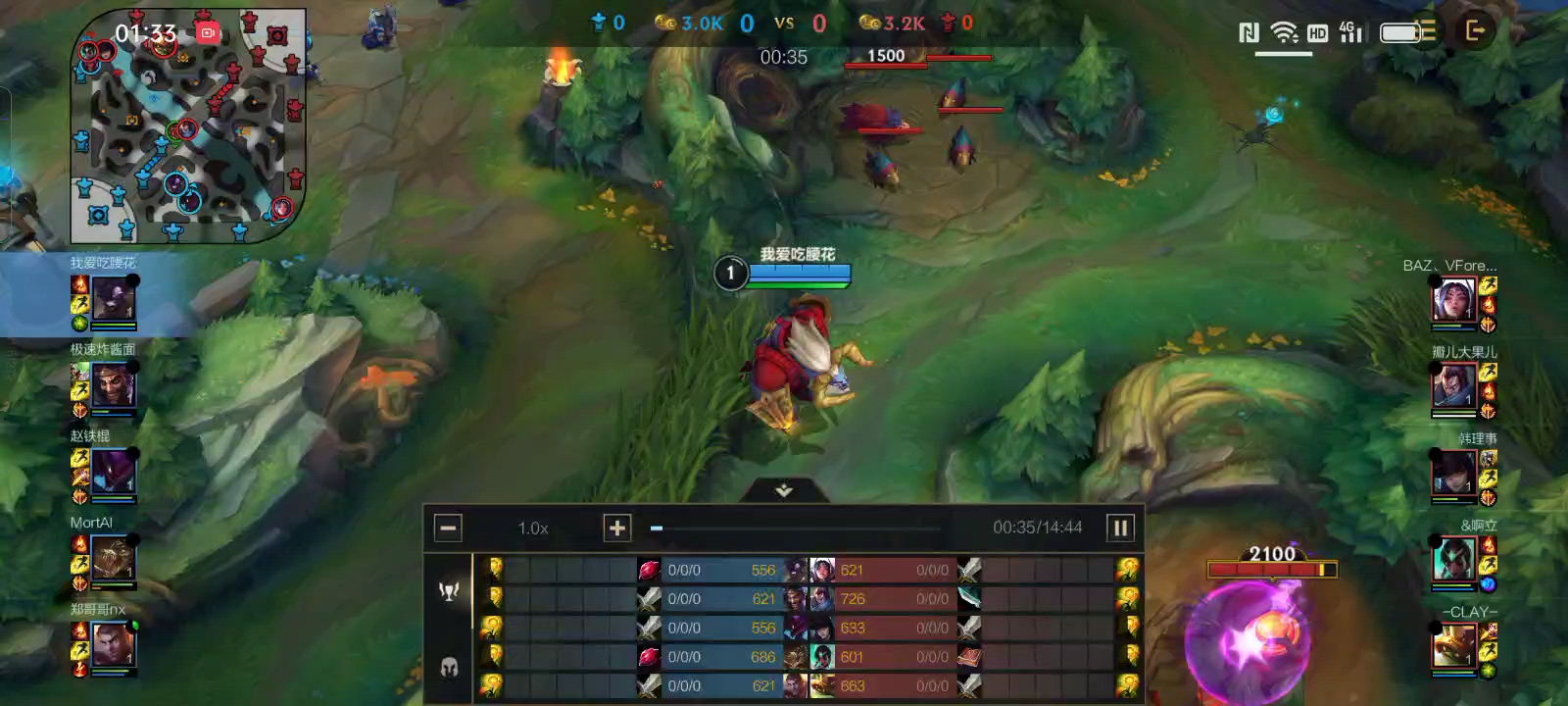Select player 我爱吃腰花's portrait
This screenshot has width=1568, height=706.
[x=114, y=297]
